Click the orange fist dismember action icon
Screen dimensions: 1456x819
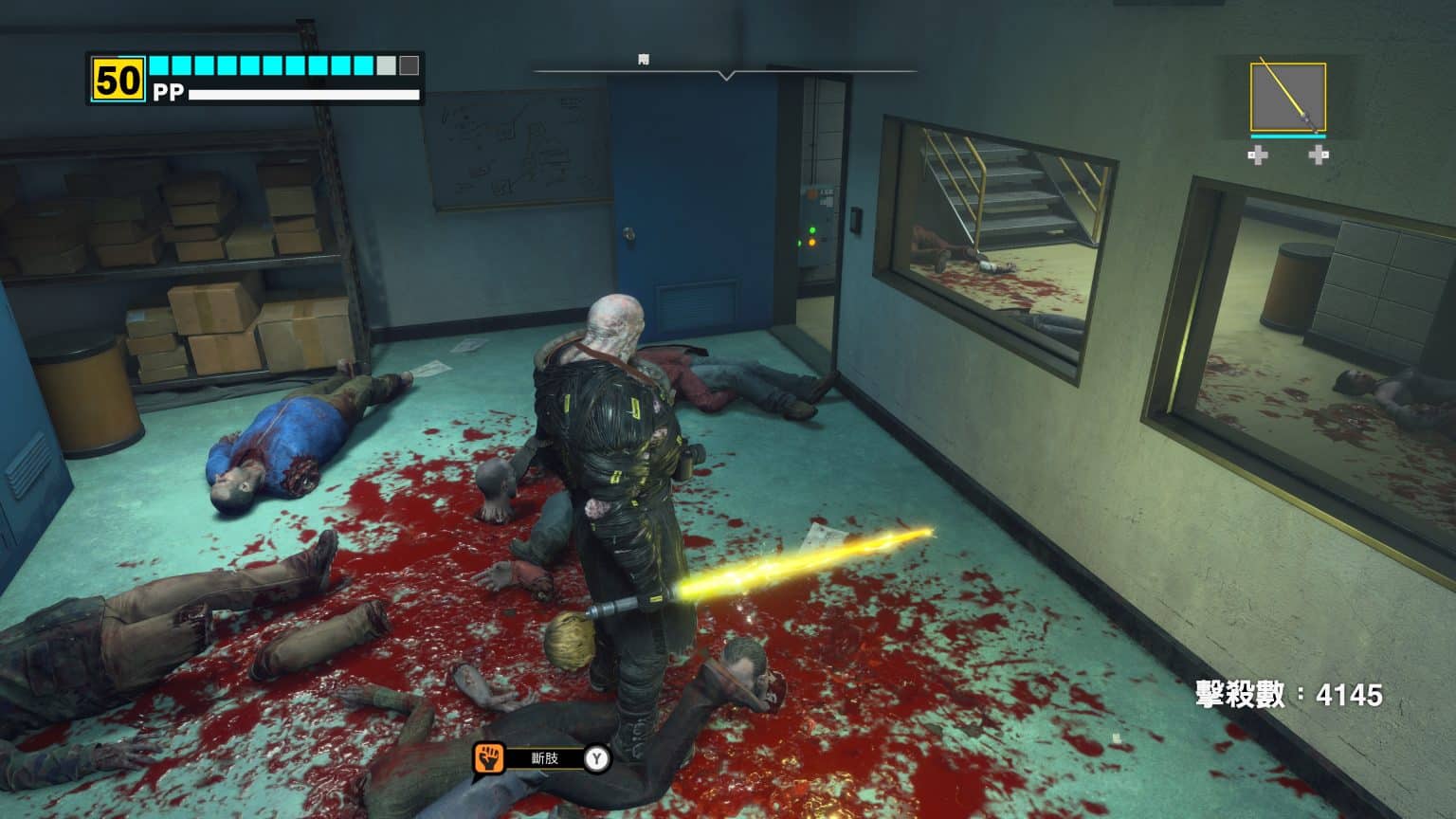pyautogui.click(x=488, y=758)
